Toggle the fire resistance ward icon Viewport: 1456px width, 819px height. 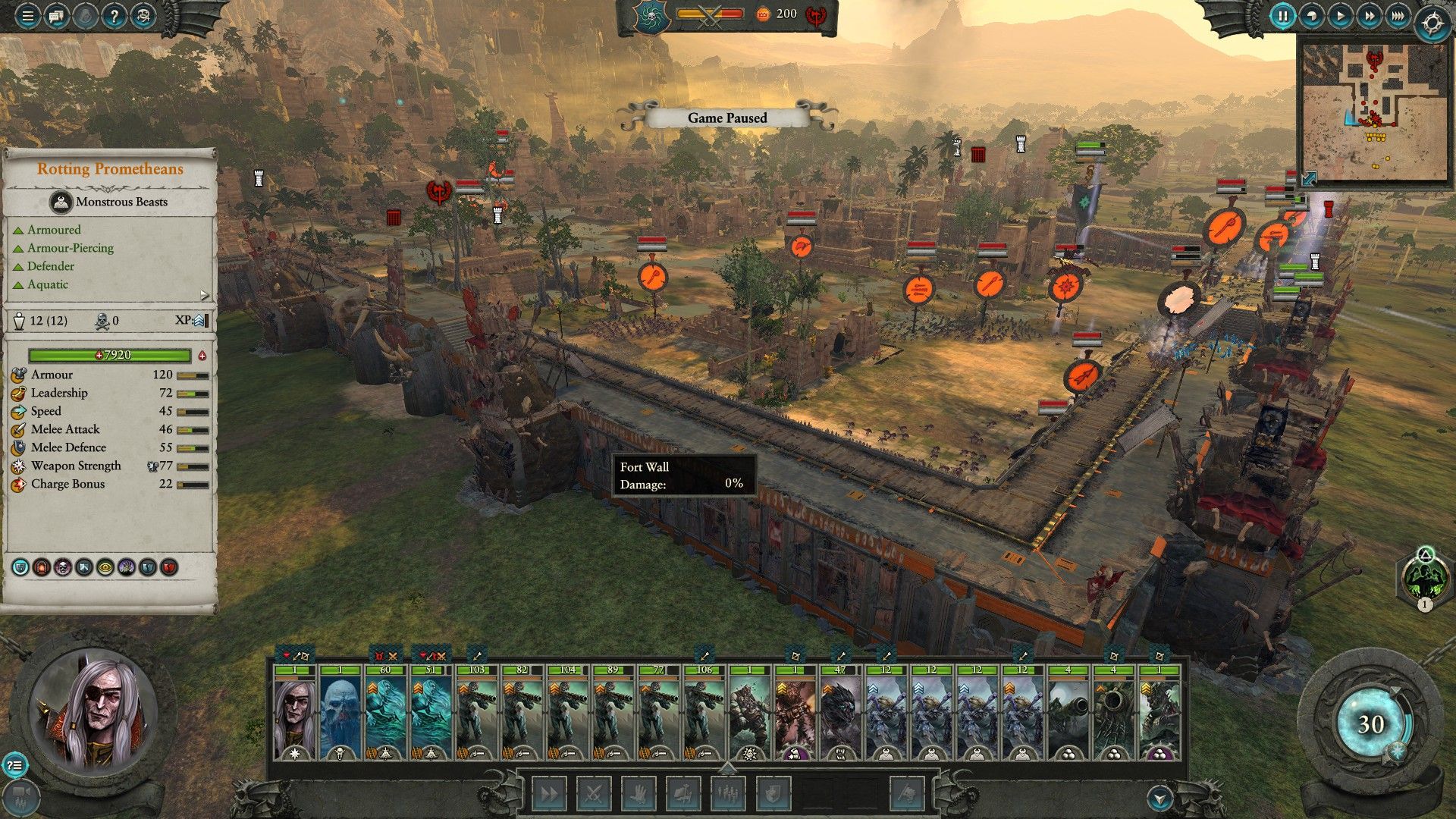point(40,567)
